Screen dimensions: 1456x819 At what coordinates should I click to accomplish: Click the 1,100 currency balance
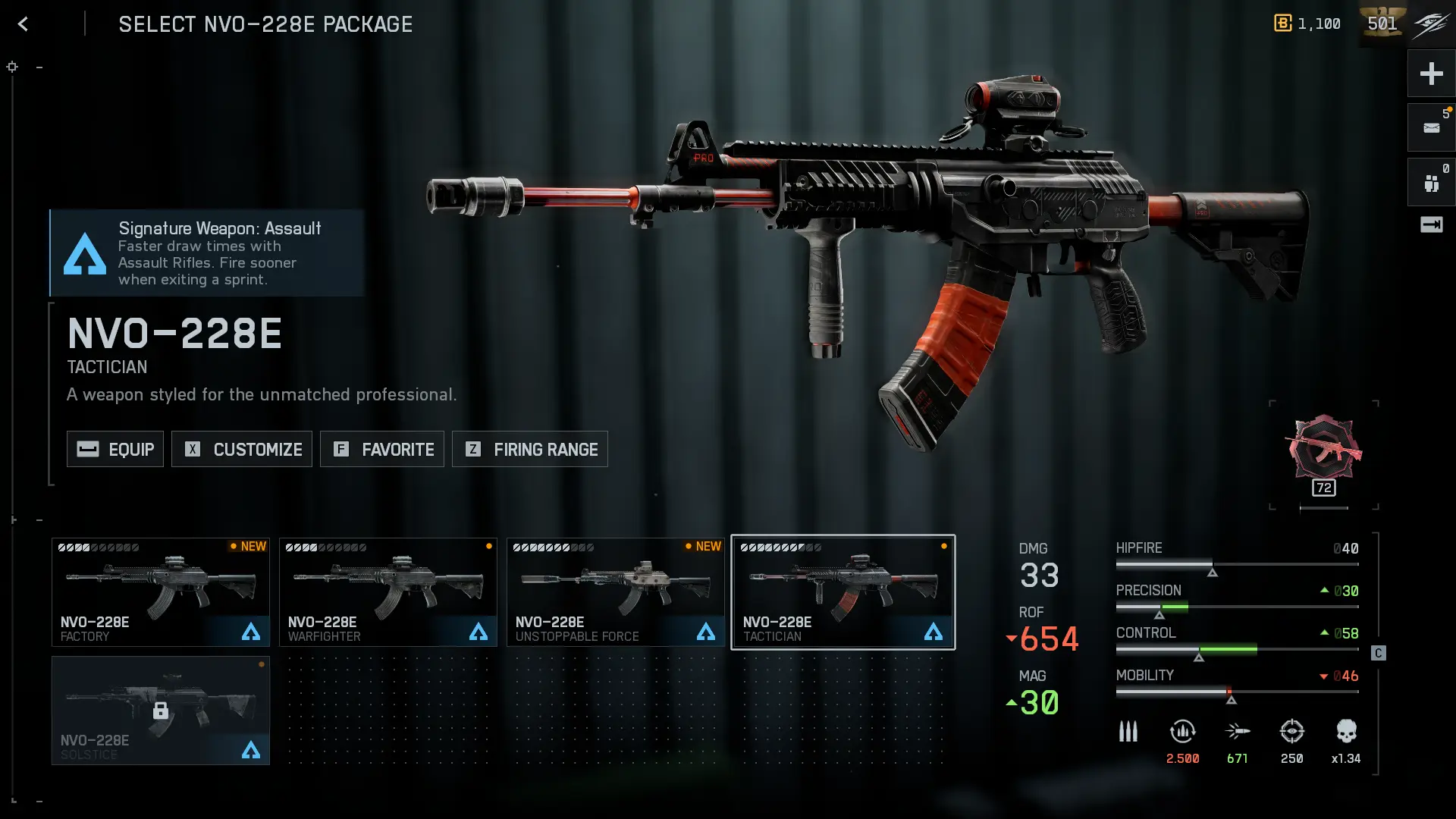pos(1307,24)
